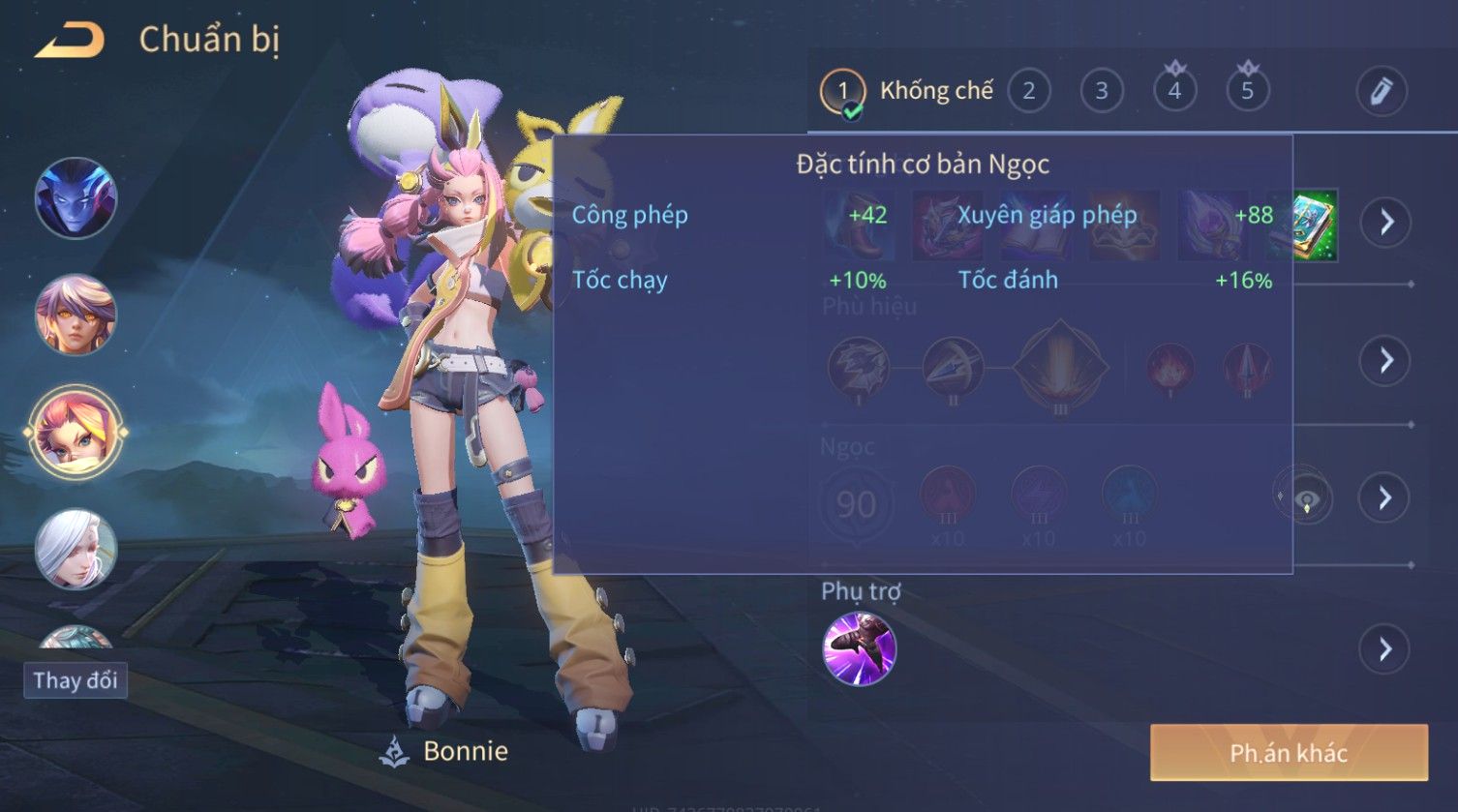
Task: Edit preset name with pencil icon
Action: point(1381,91)
